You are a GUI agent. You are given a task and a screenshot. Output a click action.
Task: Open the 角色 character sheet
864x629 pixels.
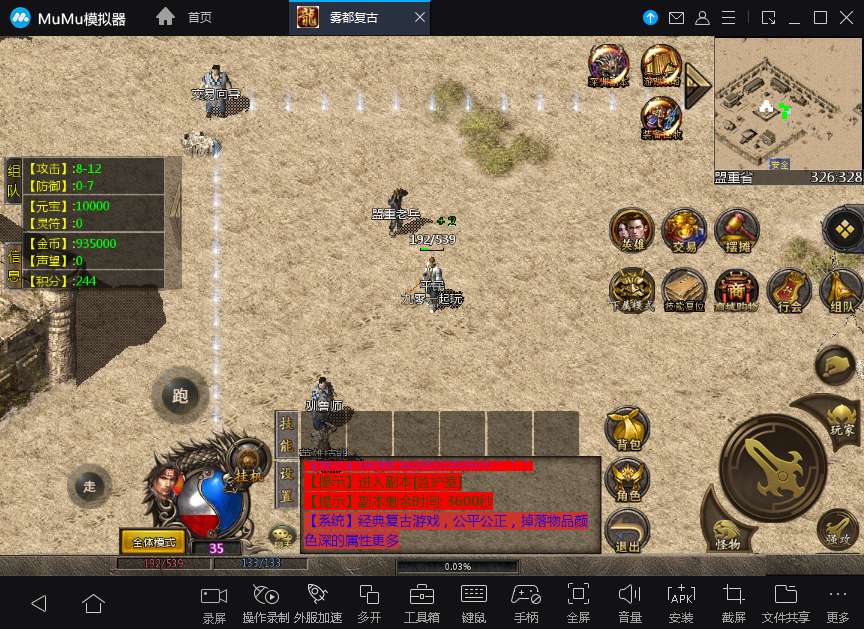[x=628, y=480]
